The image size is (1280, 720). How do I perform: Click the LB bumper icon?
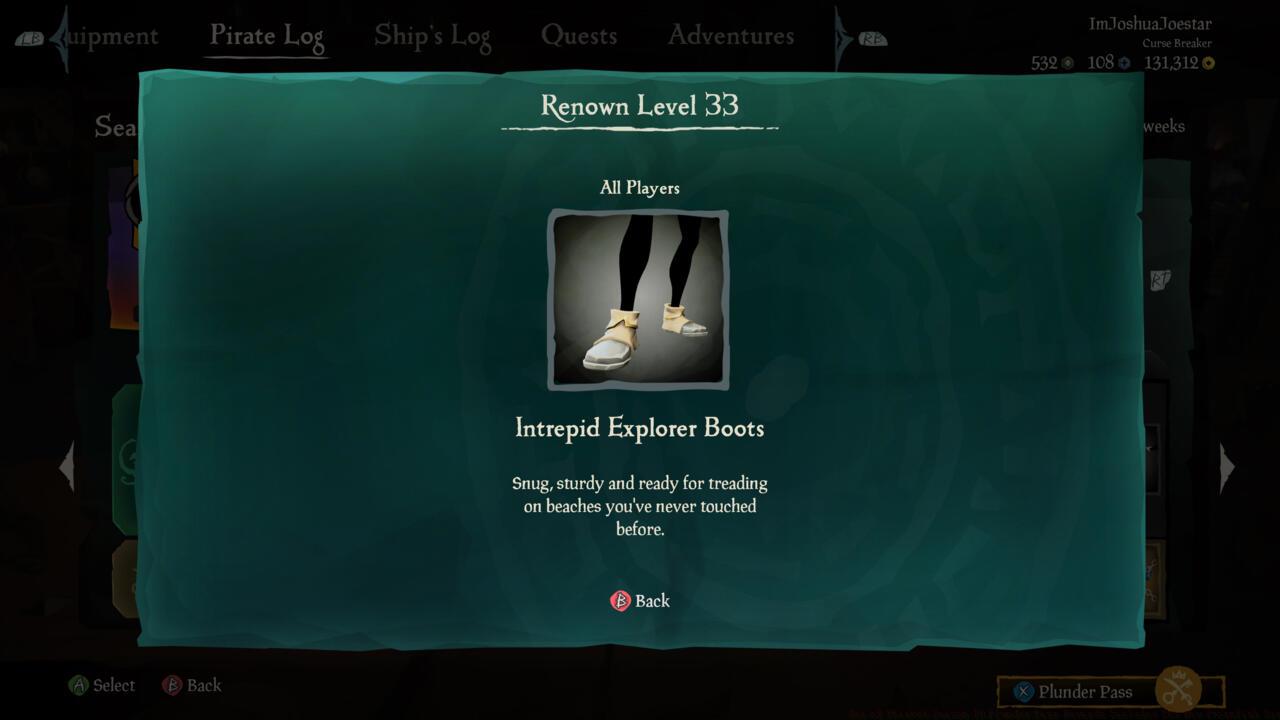[31, 36]
